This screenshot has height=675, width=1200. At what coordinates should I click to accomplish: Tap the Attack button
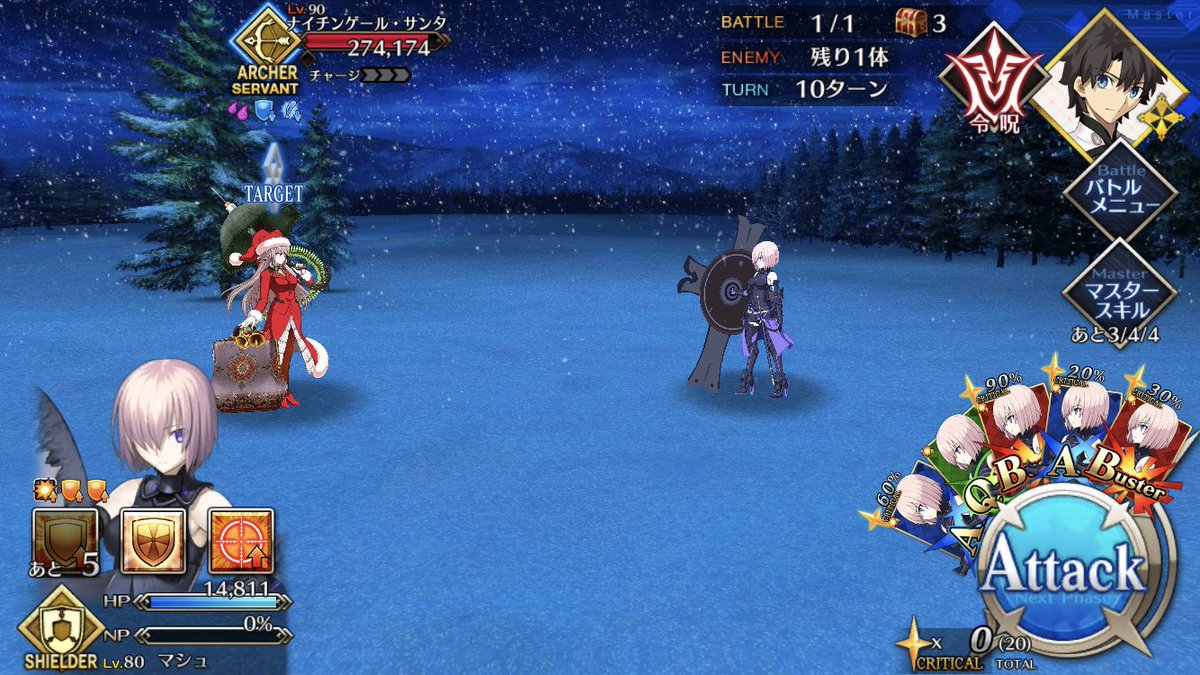[x=1062, y=572]
